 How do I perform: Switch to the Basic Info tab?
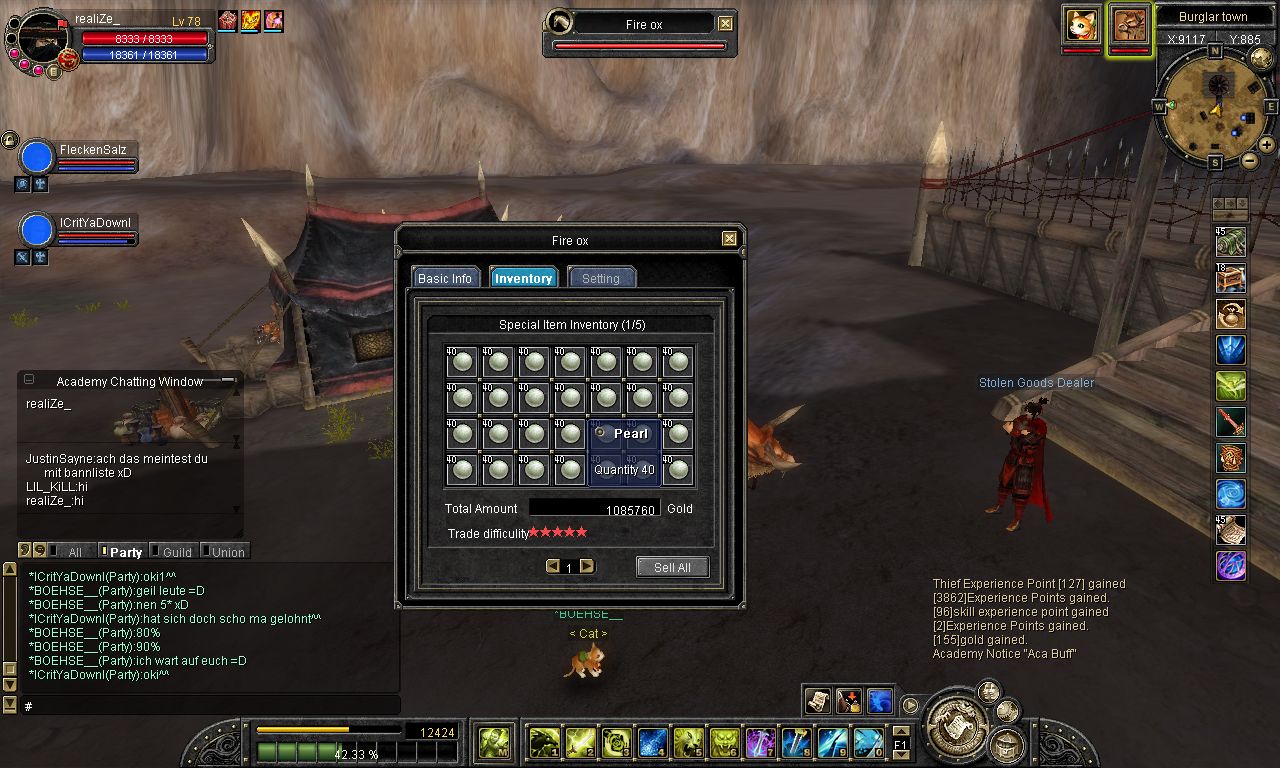pos(445,278)
